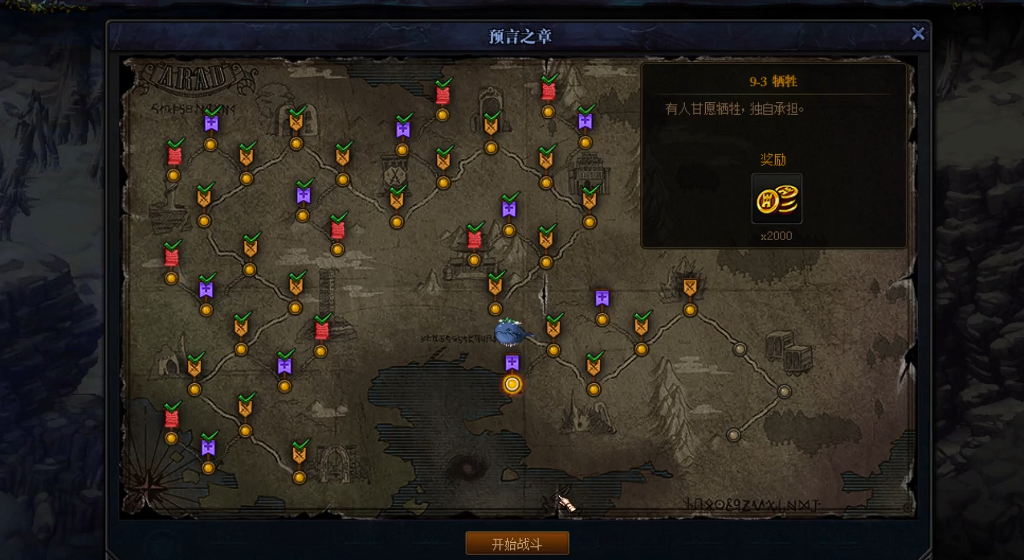Select the gold coin reward icon
Image resolution: width=1024 pixels, height=560 pixels.
point(777,198)
